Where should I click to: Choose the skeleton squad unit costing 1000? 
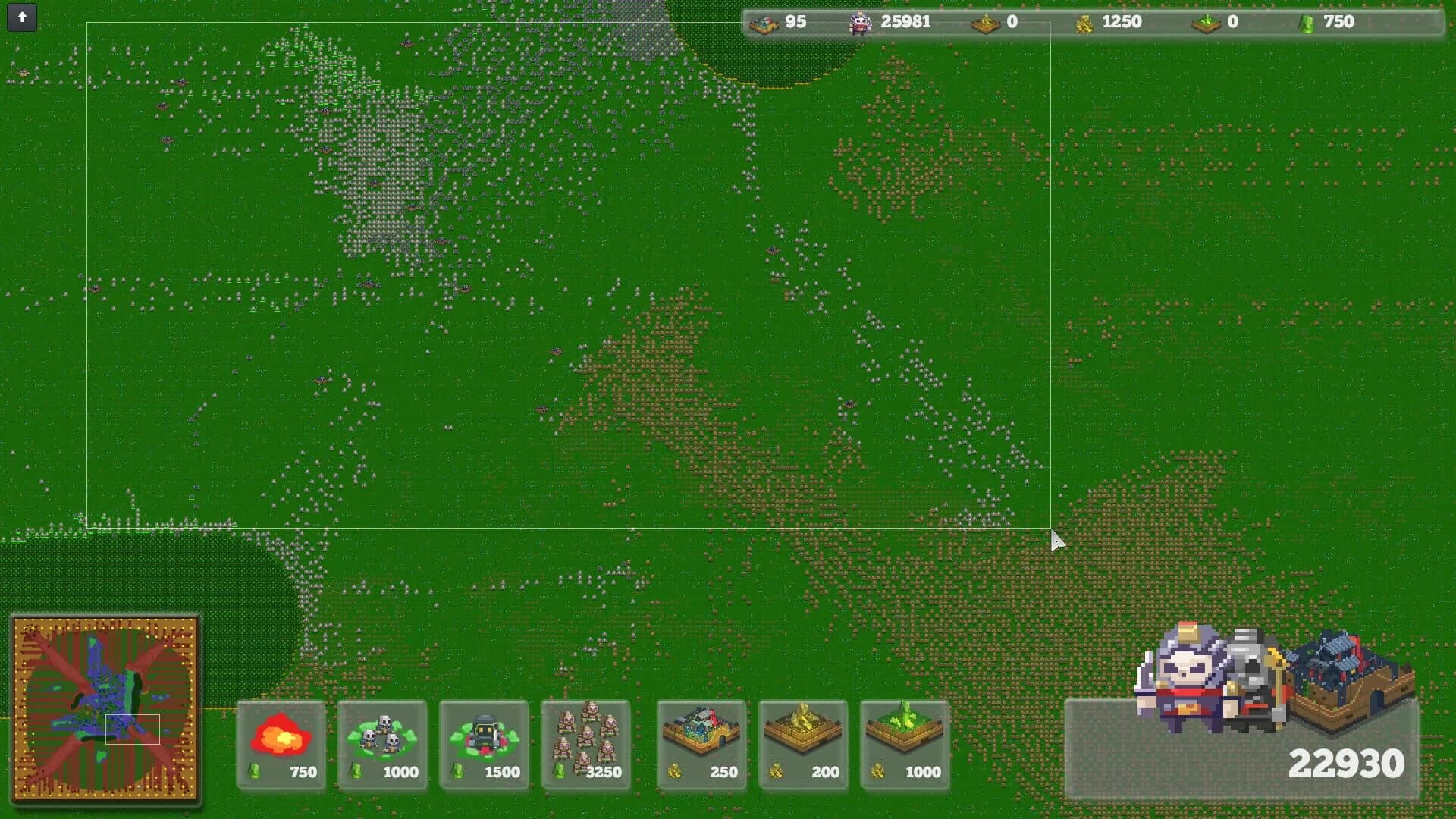(383, 745)
